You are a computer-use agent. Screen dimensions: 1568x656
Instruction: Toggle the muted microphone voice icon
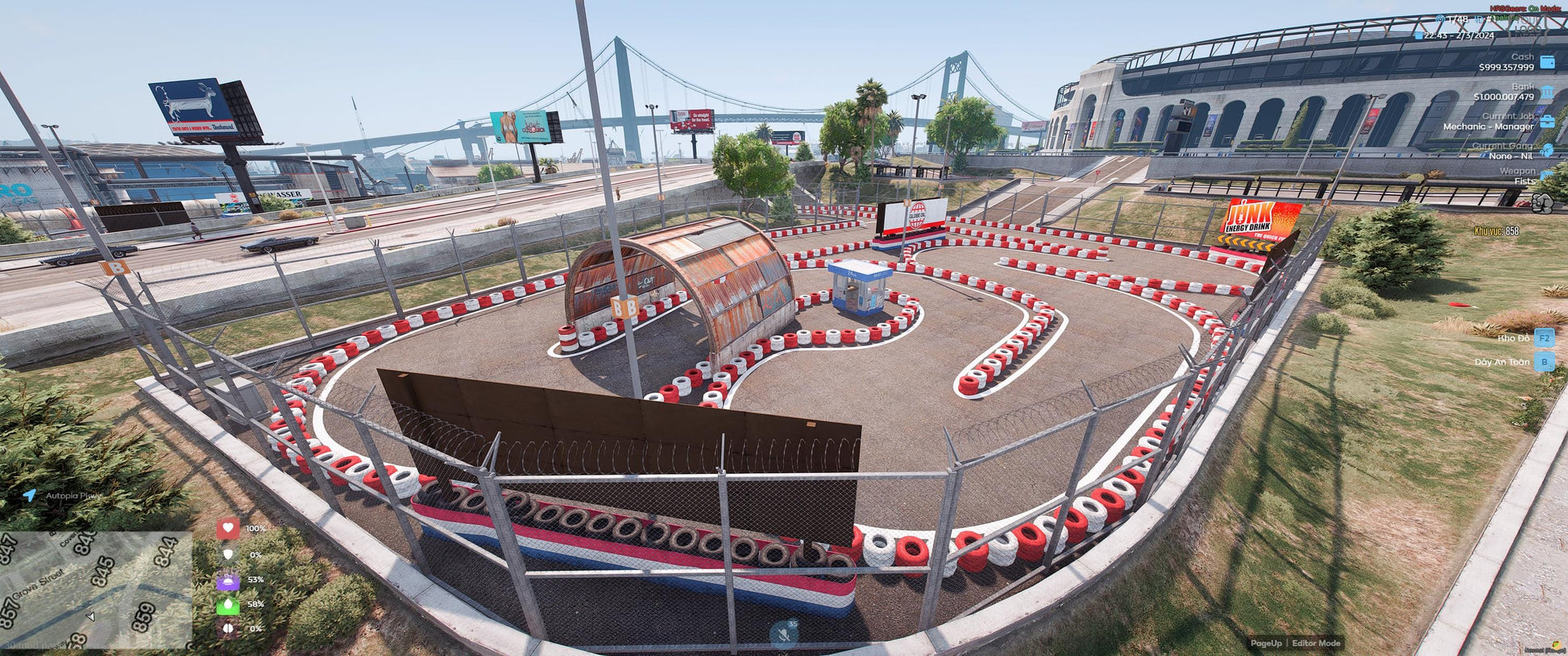pos(783,634)
